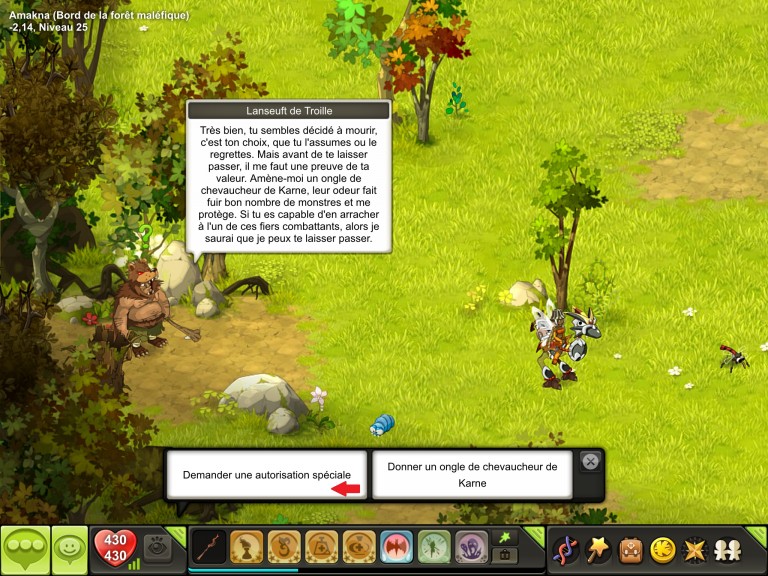Select "Donner un ongle de chevaucheur de Karne"
Screen dimensions: 768x576
click(x=472, y=474)
